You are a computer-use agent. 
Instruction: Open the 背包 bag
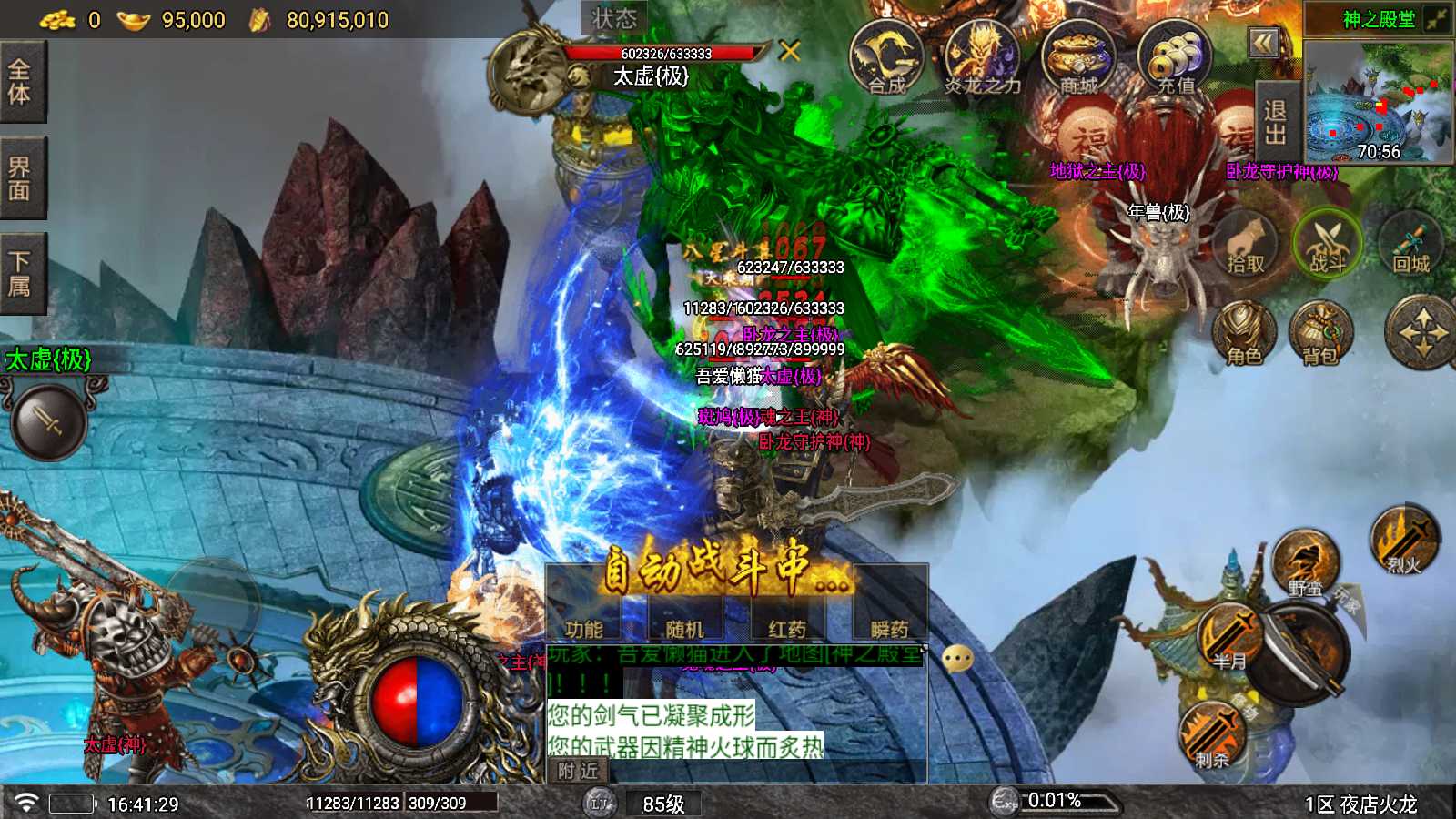click(x=1319, y=334)
